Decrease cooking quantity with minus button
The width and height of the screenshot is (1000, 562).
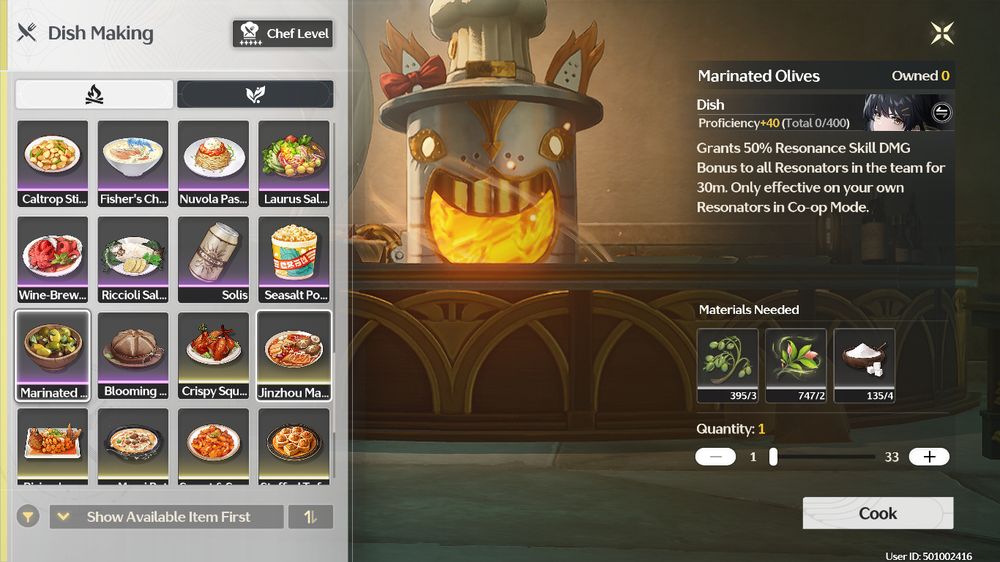715,457
